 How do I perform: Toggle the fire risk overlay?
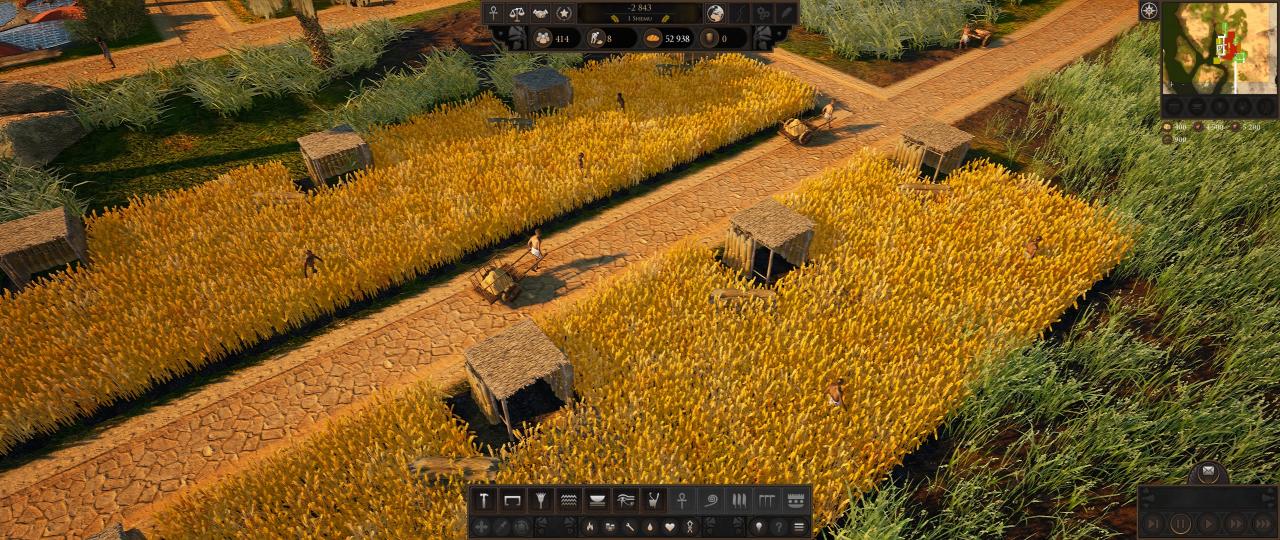pyautogui.click(x=590, y=526)
